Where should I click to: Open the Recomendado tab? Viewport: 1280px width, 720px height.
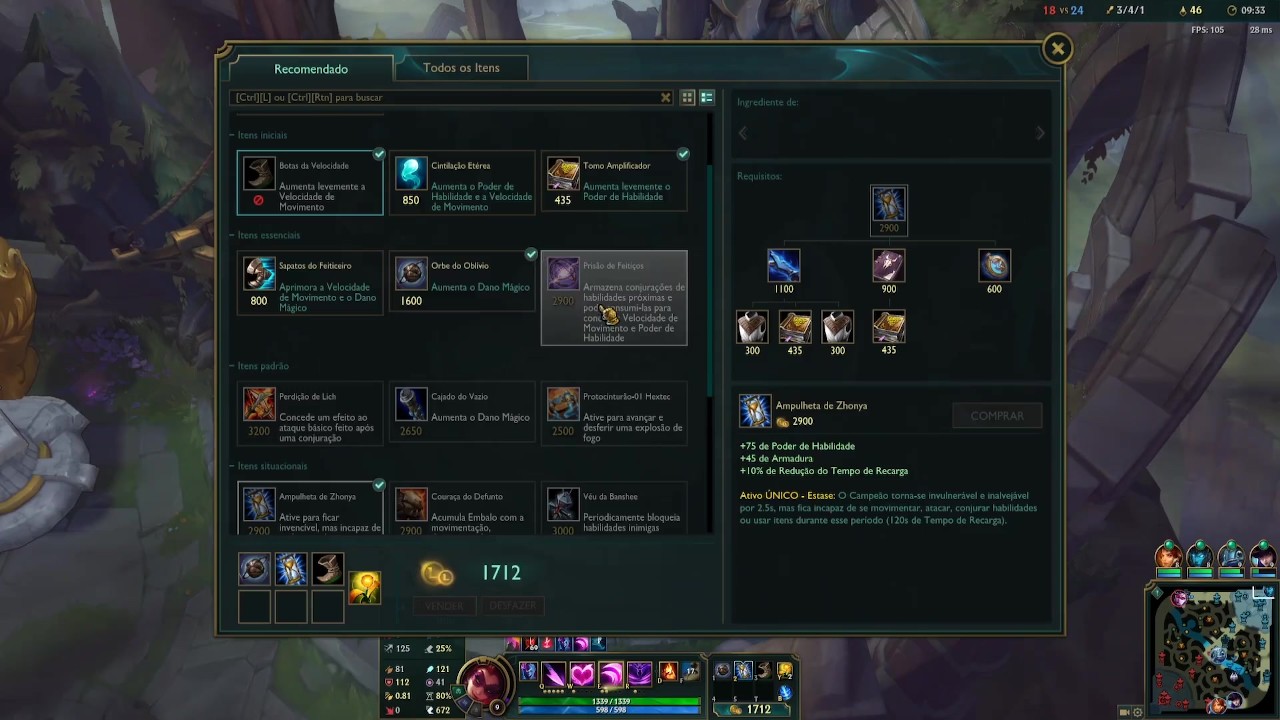click(311, 69)
